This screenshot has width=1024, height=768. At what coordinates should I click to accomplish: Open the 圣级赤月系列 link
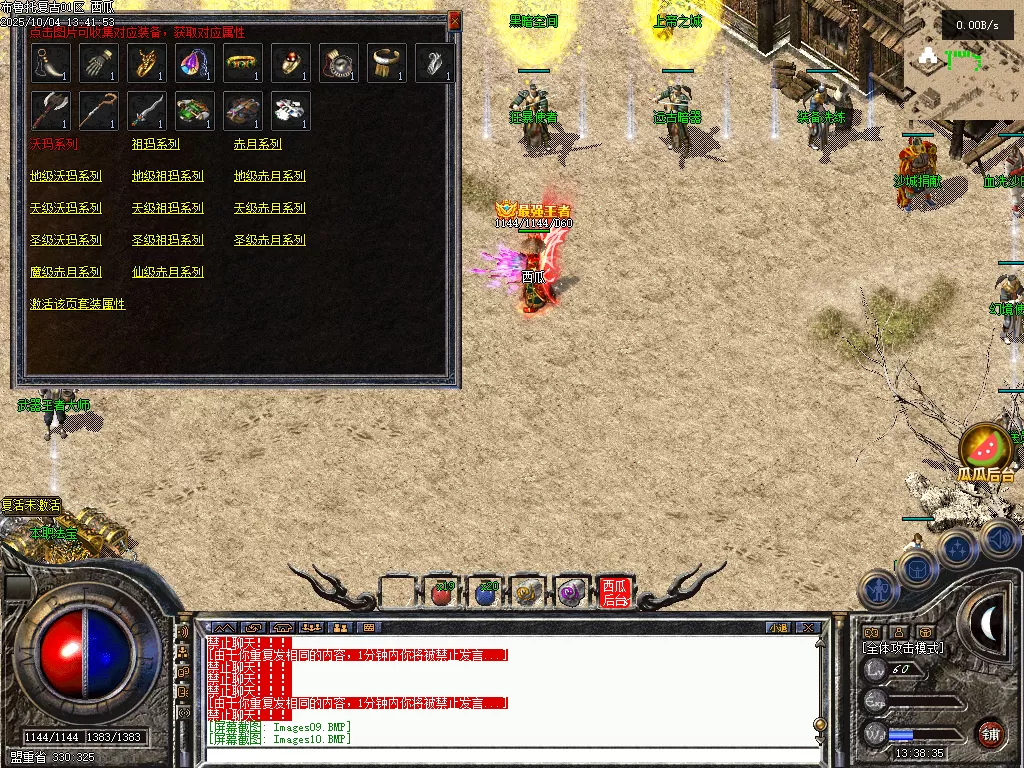269,240
